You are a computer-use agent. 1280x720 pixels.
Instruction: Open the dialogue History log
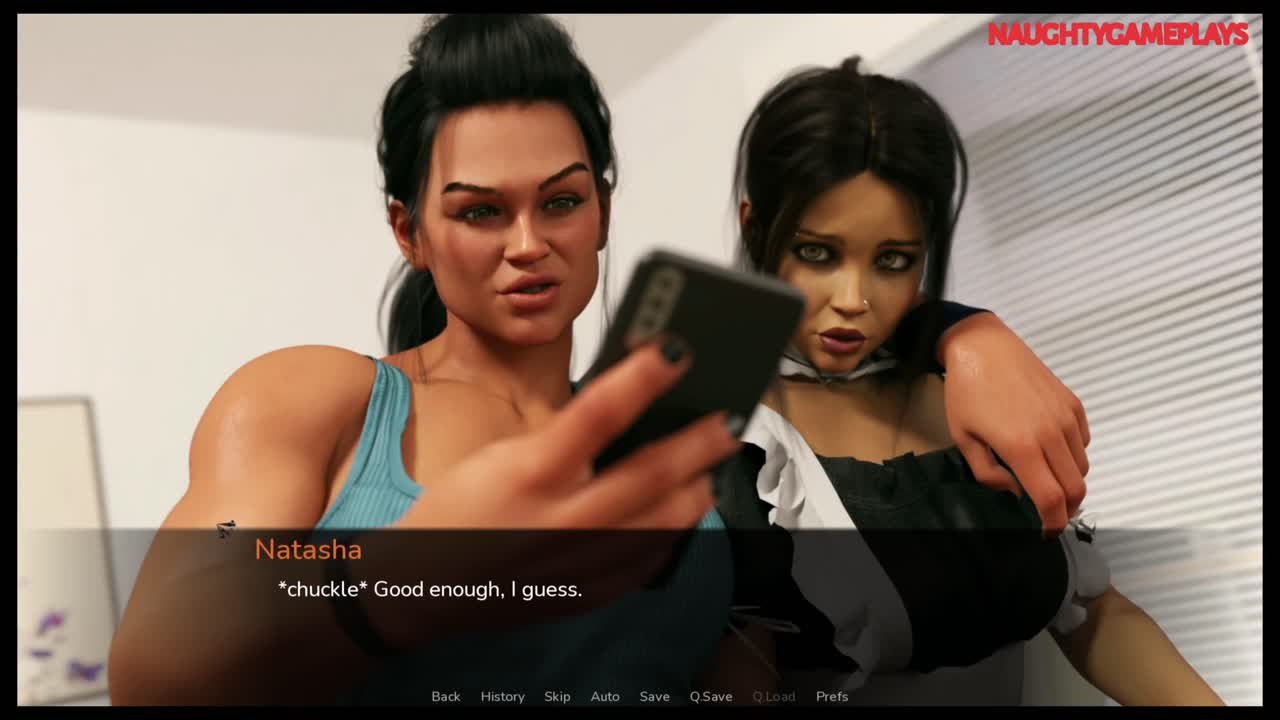coord(502,696)
